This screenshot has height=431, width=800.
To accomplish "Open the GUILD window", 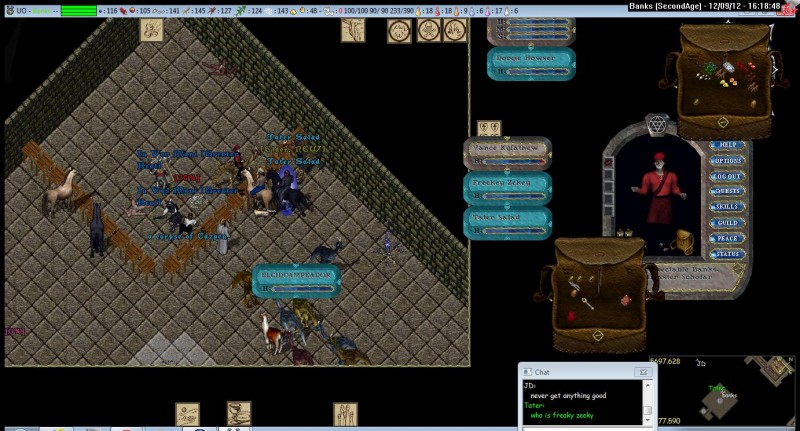I will click(727, 223).
